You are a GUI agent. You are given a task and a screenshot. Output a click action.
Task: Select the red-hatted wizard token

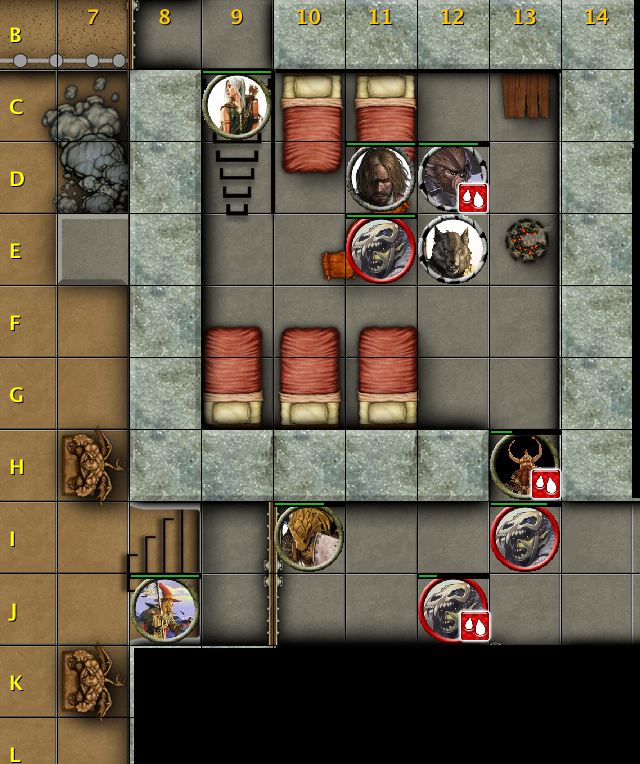[165, 609]
